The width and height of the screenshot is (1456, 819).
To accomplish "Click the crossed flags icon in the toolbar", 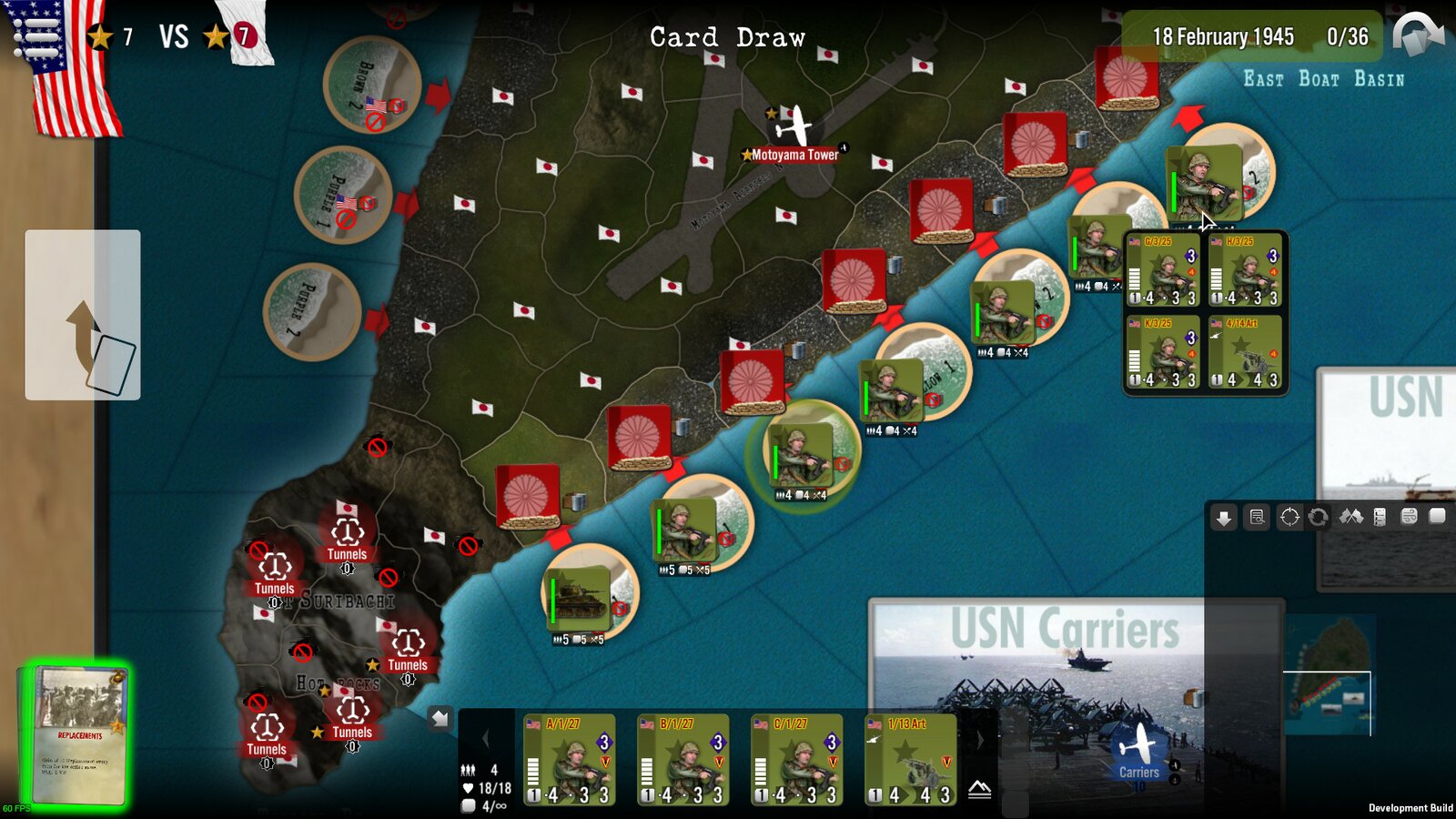I will [x=1353, y=517].
